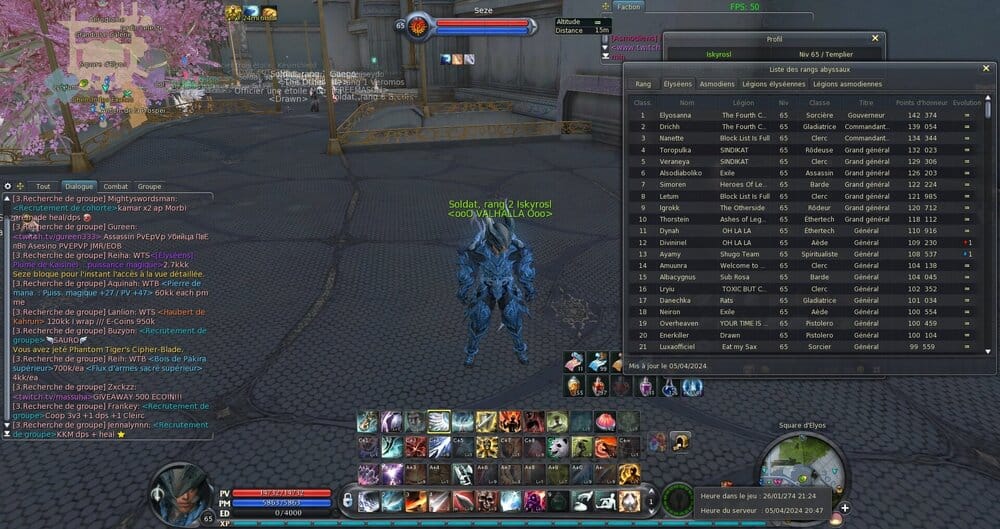Screen dimensions: 1000x529
Task: Open the Légions élyséennes tab
Action: click(x=773, y=84)
